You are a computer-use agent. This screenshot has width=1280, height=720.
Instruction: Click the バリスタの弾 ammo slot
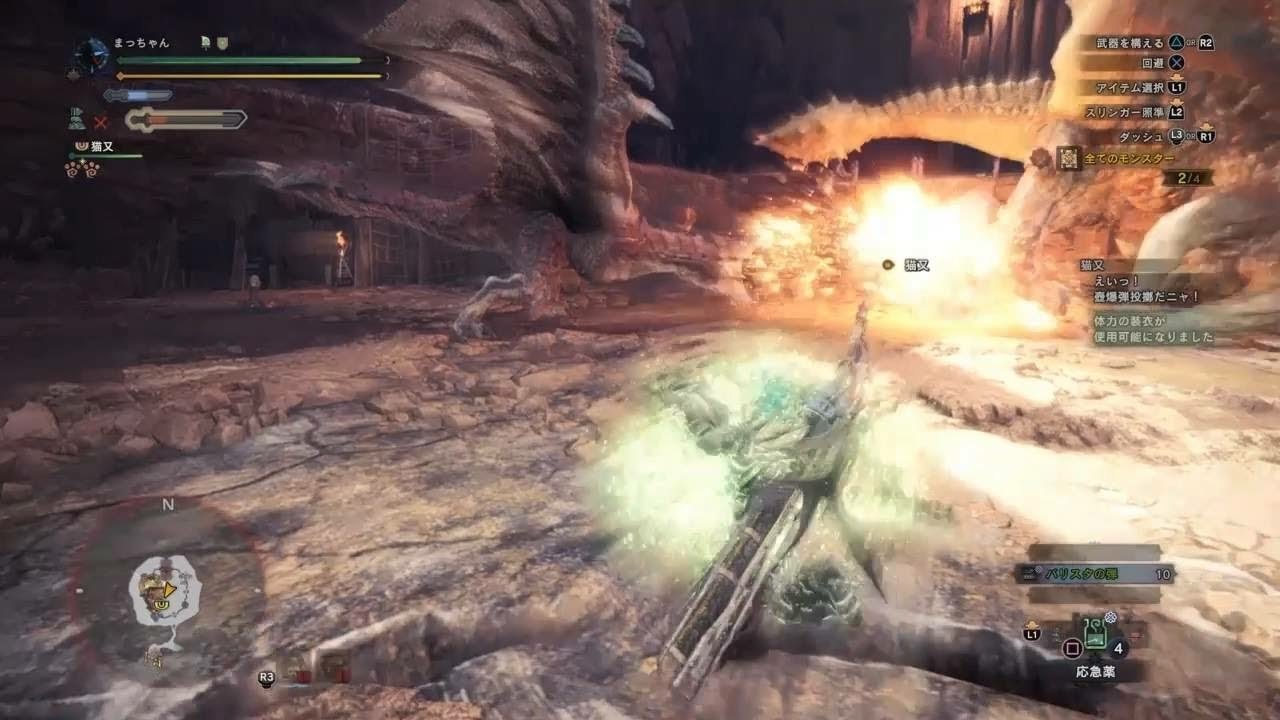[1090, 572]
